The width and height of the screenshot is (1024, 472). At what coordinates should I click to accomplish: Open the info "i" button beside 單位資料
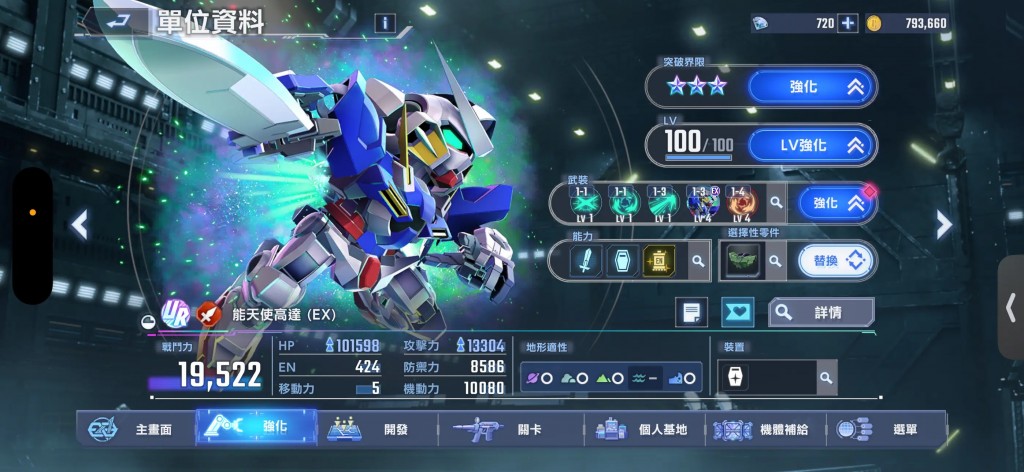385,23
